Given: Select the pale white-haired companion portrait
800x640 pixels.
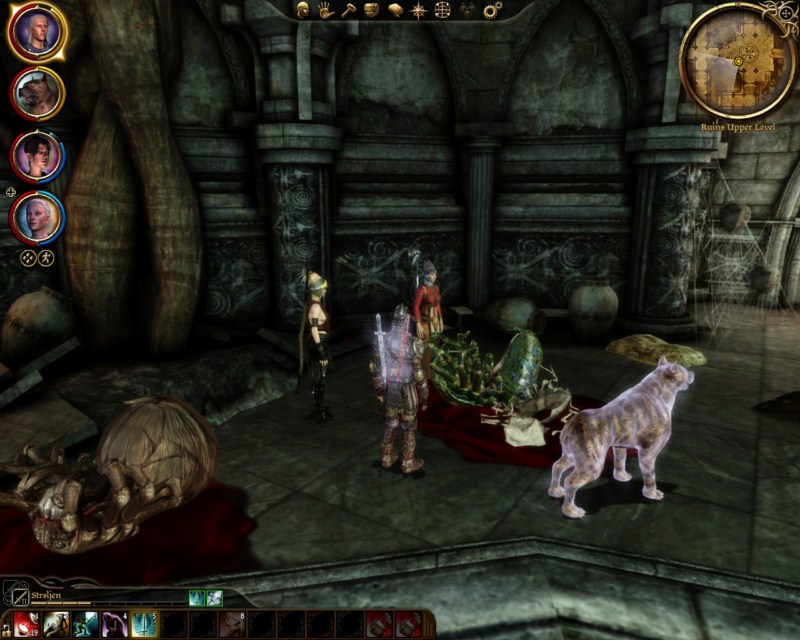Looking at the screenshot, I should coord(37,217).
